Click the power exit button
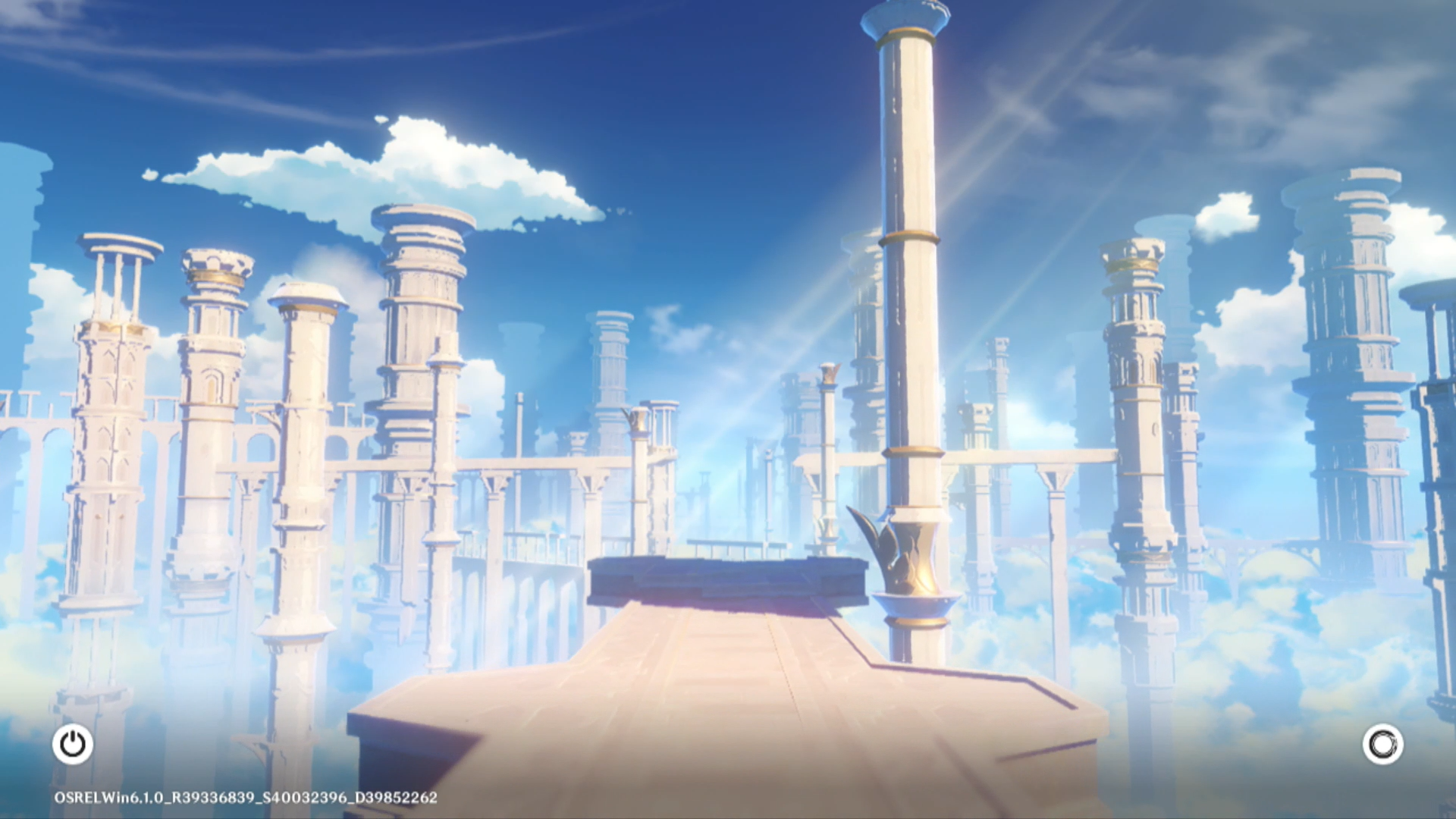1456x819 pixels. (73, 744)
